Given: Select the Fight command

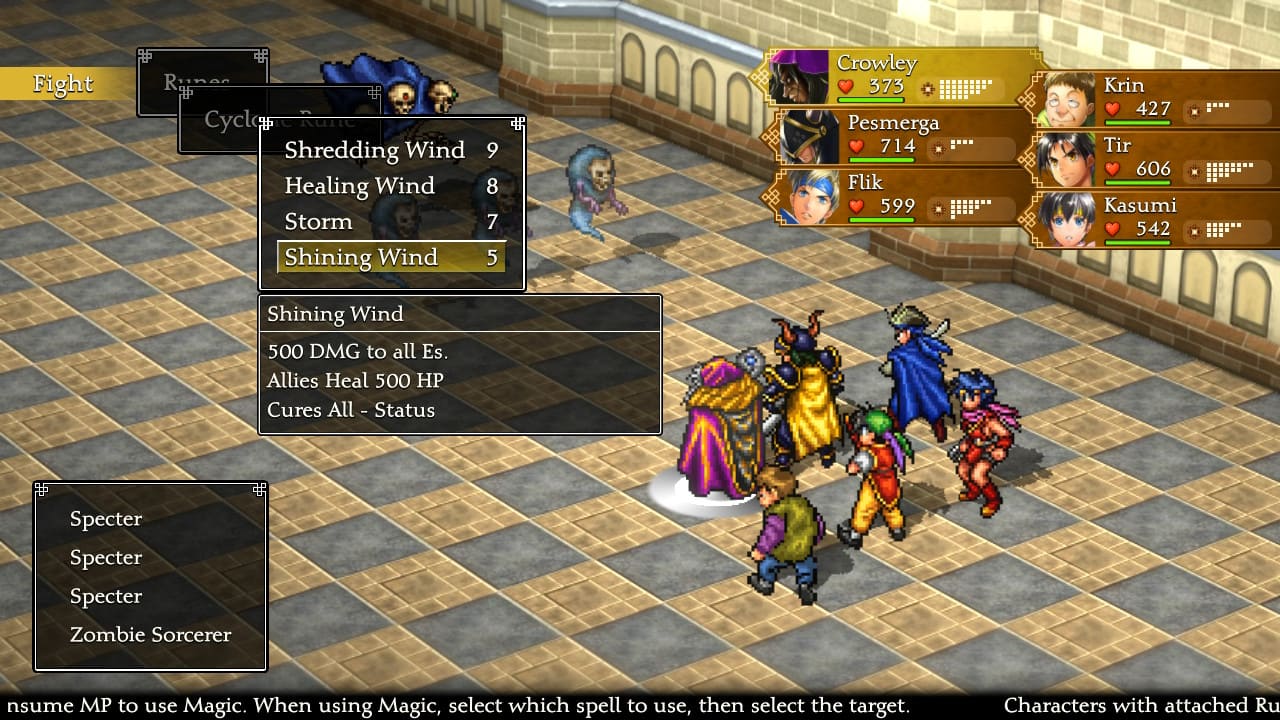Looking at the screenshot, I should 63,84.
